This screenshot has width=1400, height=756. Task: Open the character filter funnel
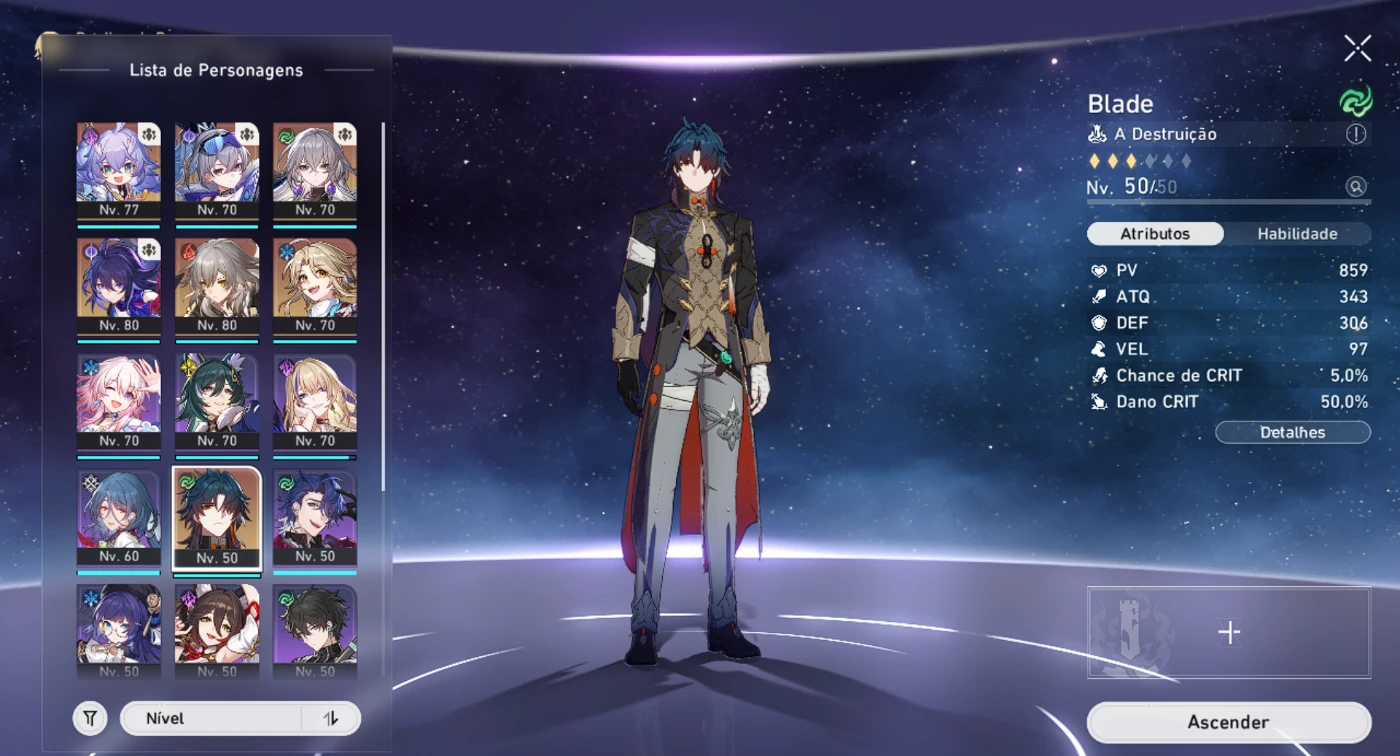pos(90,718)
